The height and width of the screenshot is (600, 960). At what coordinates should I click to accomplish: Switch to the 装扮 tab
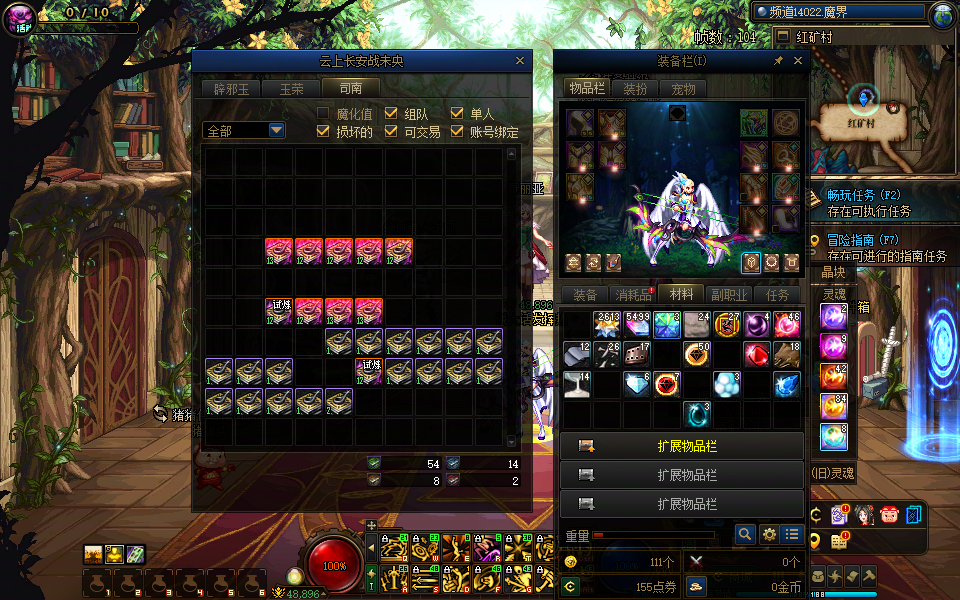pyautogui.click(x=635, y=89)
